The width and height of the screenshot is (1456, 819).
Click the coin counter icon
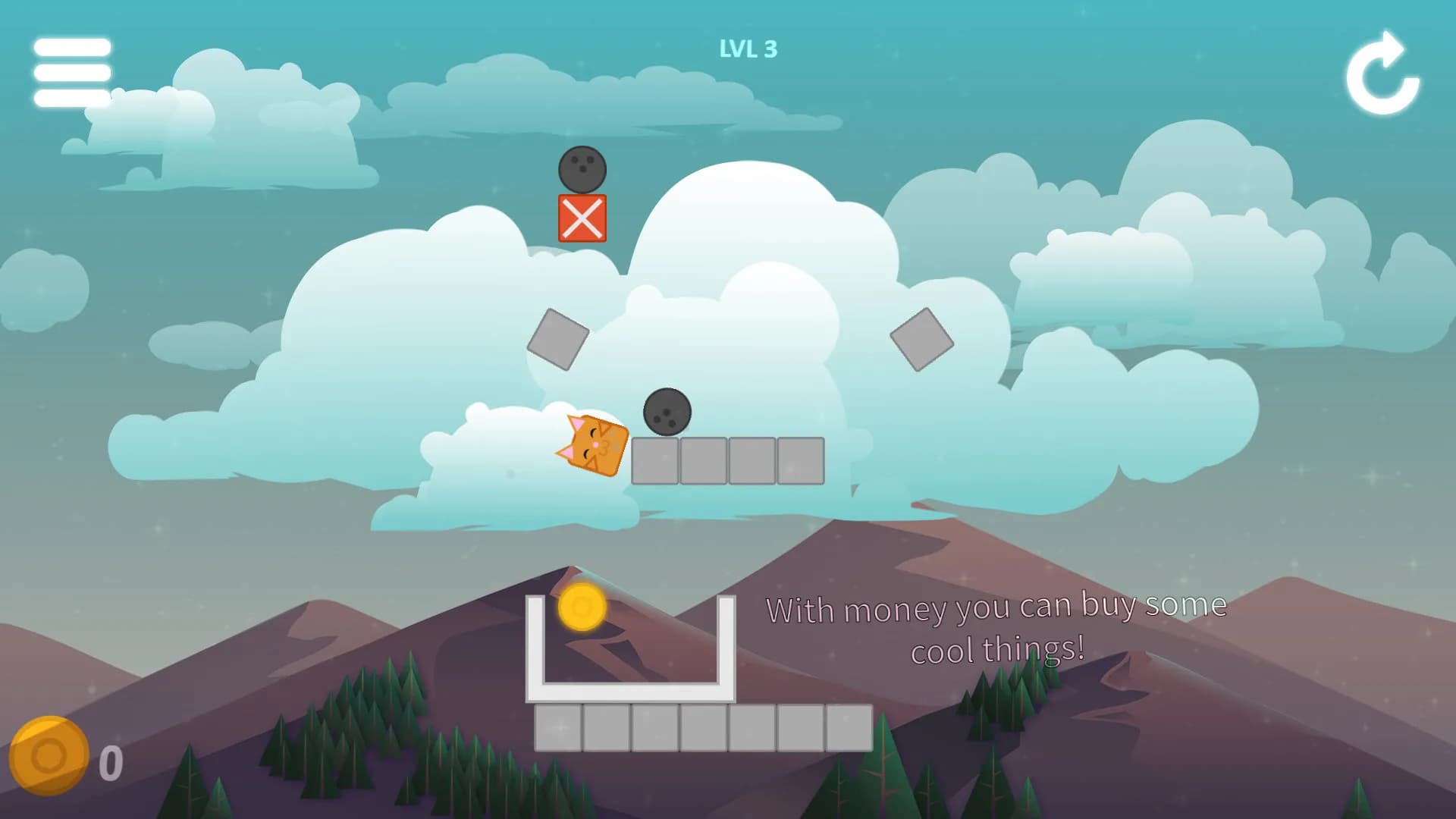tap(50, 756)
